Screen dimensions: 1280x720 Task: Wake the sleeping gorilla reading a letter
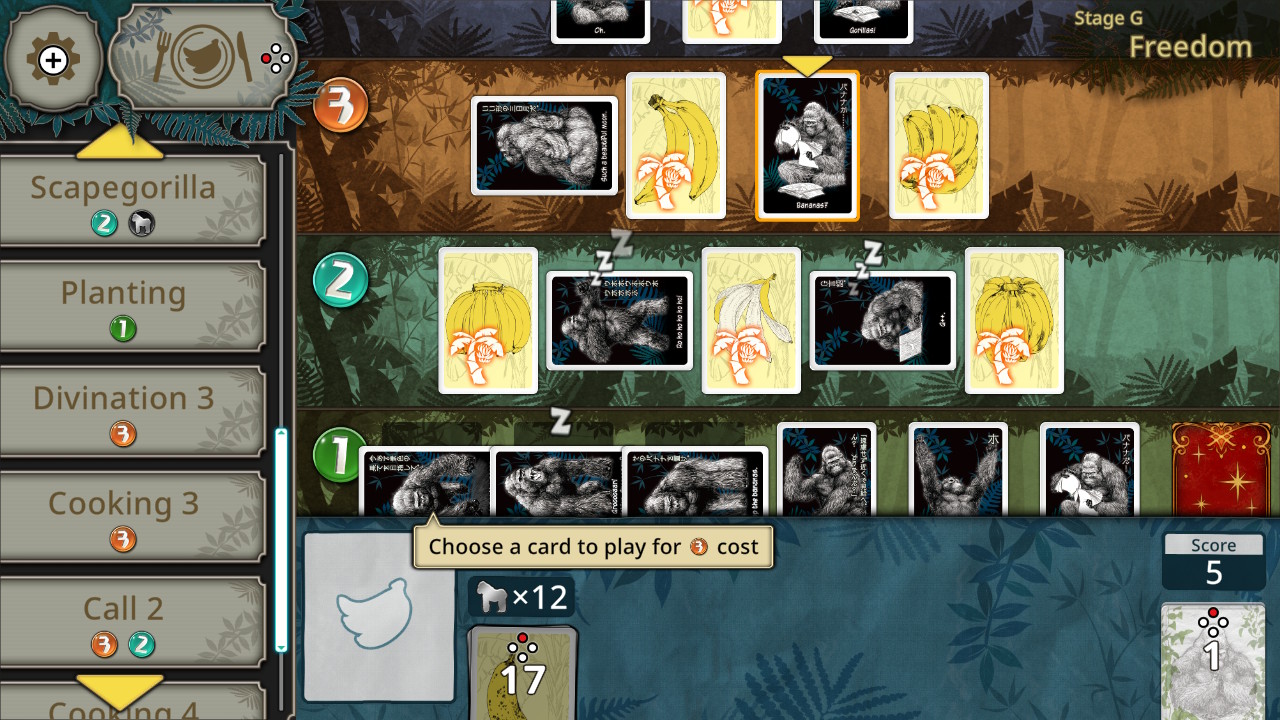click(x=882, y=320)
